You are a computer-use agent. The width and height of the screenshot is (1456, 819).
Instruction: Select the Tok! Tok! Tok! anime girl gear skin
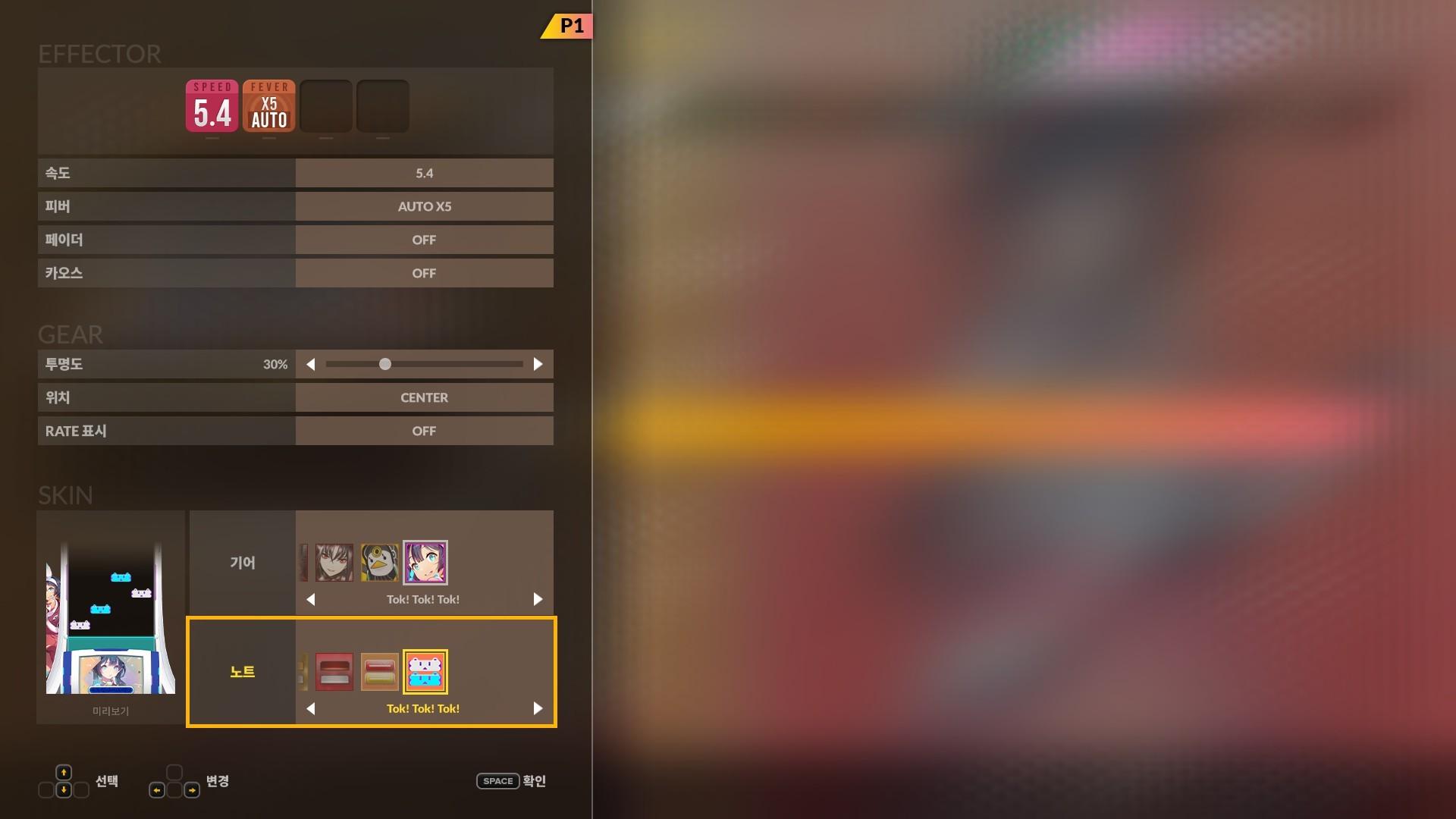(425, 562)
